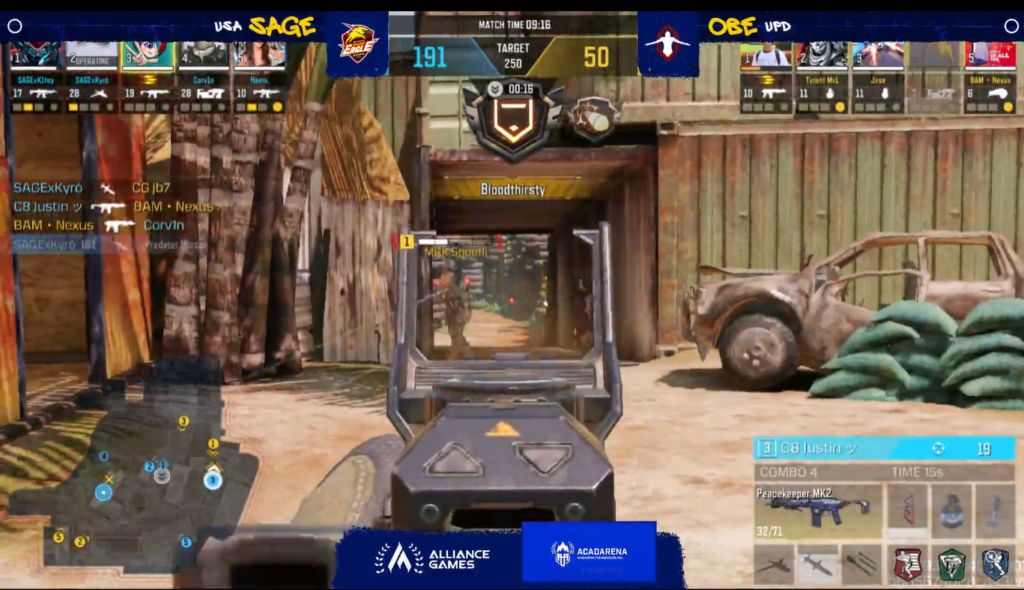Select the Hardpoint objective badge under the score
This screenshot has height=590, width=1024.
(511, 118)
